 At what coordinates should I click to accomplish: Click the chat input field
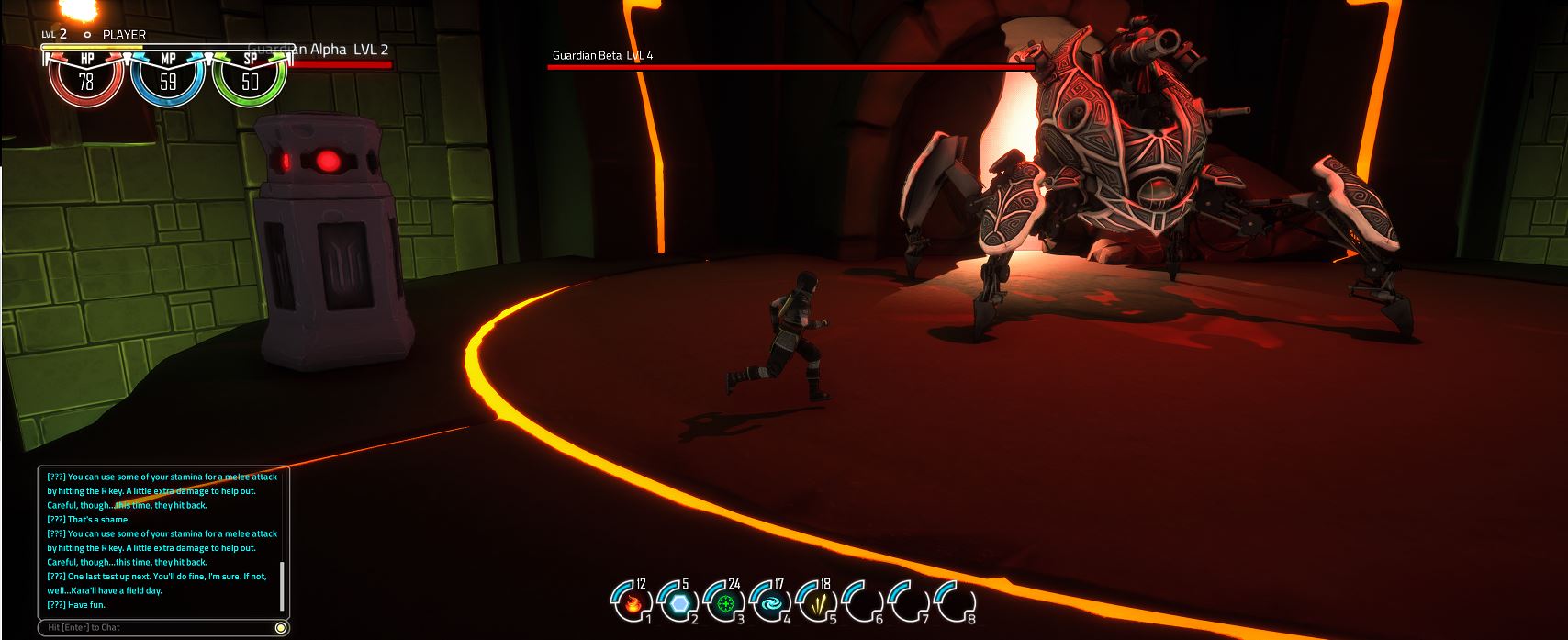click(x=156, y=627)
